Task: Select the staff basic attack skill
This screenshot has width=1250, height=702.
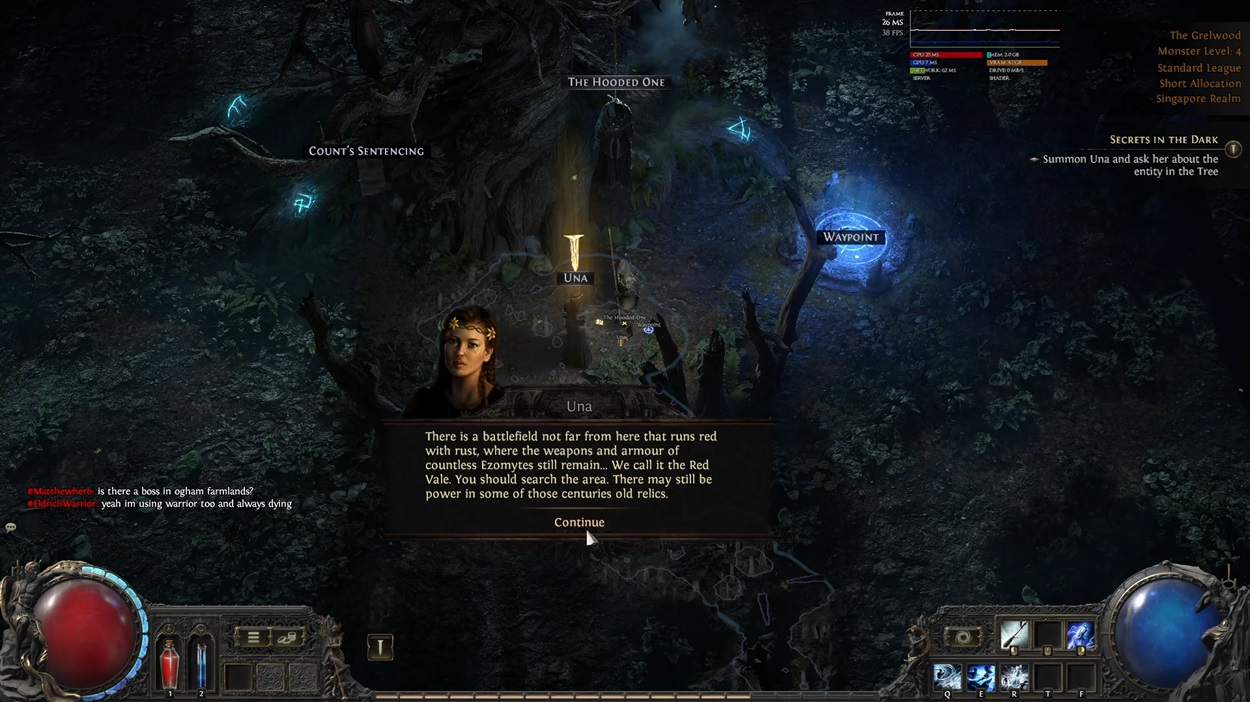Action: coord(1013,635)
